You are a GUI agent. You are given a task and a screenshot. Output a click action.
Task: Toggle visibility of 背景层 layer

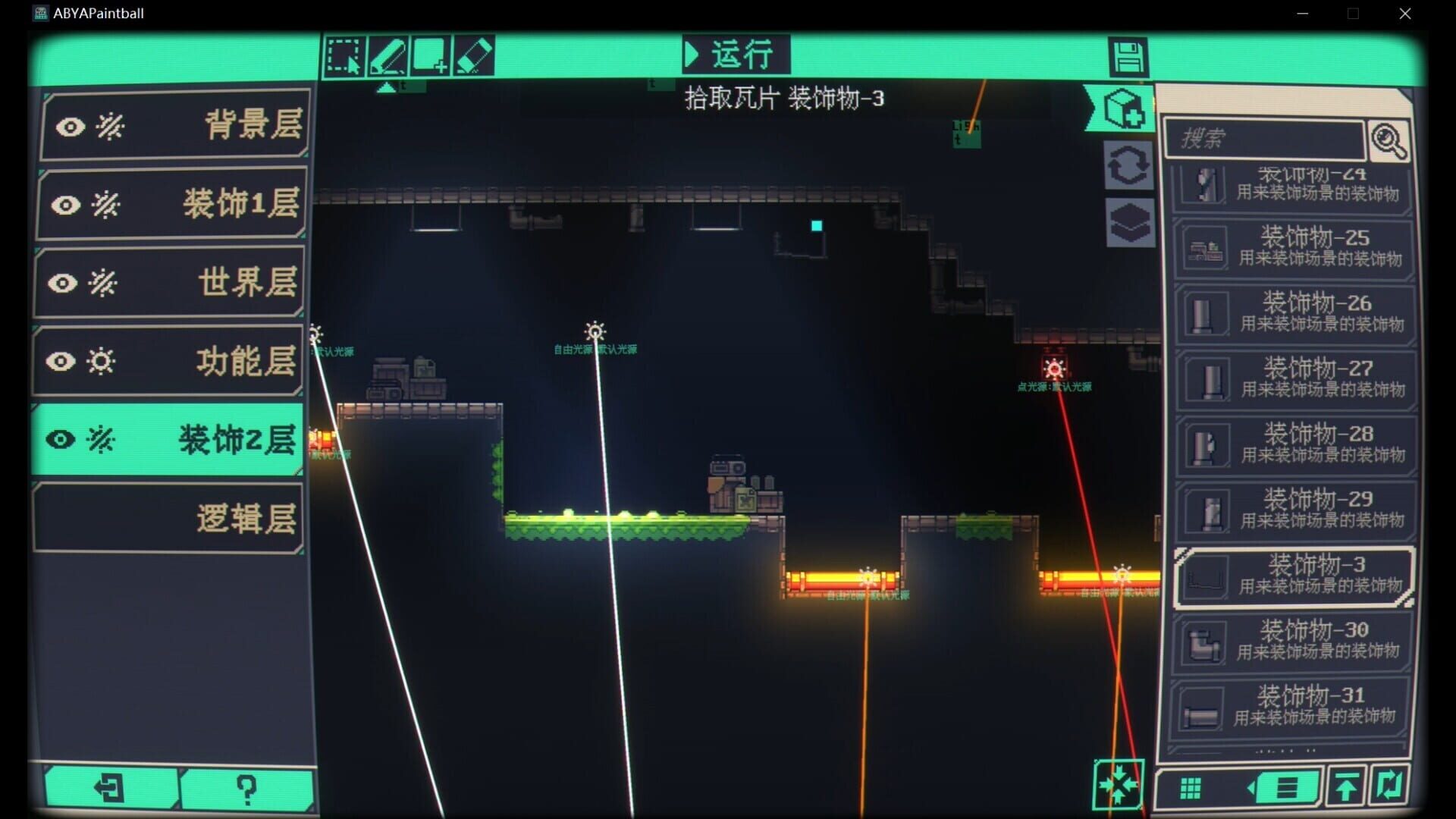(x=70, y=127)
